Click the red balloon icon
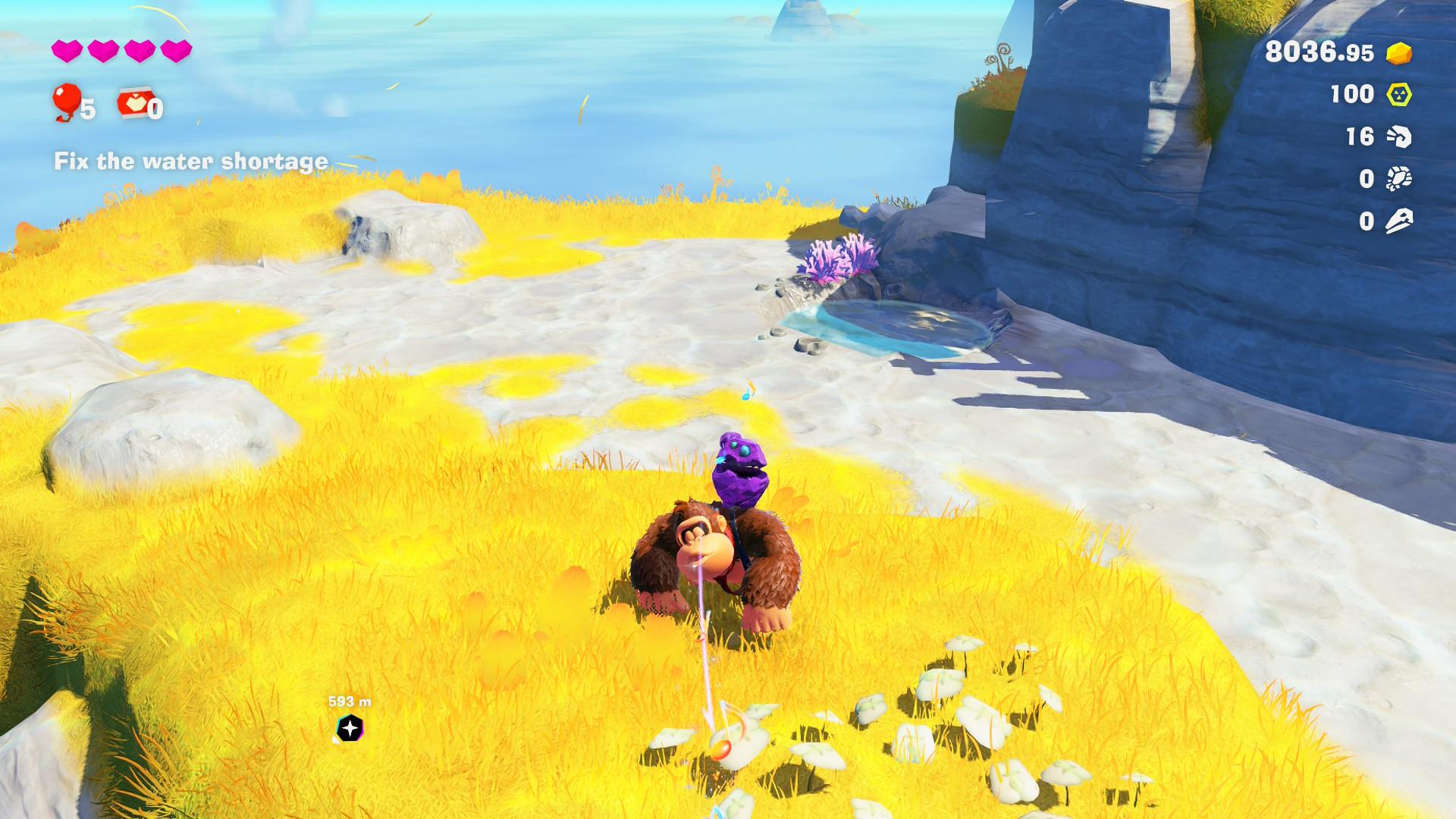This screenshot has height=819, width=1456. pyautogui.click(x=66, y=102)
